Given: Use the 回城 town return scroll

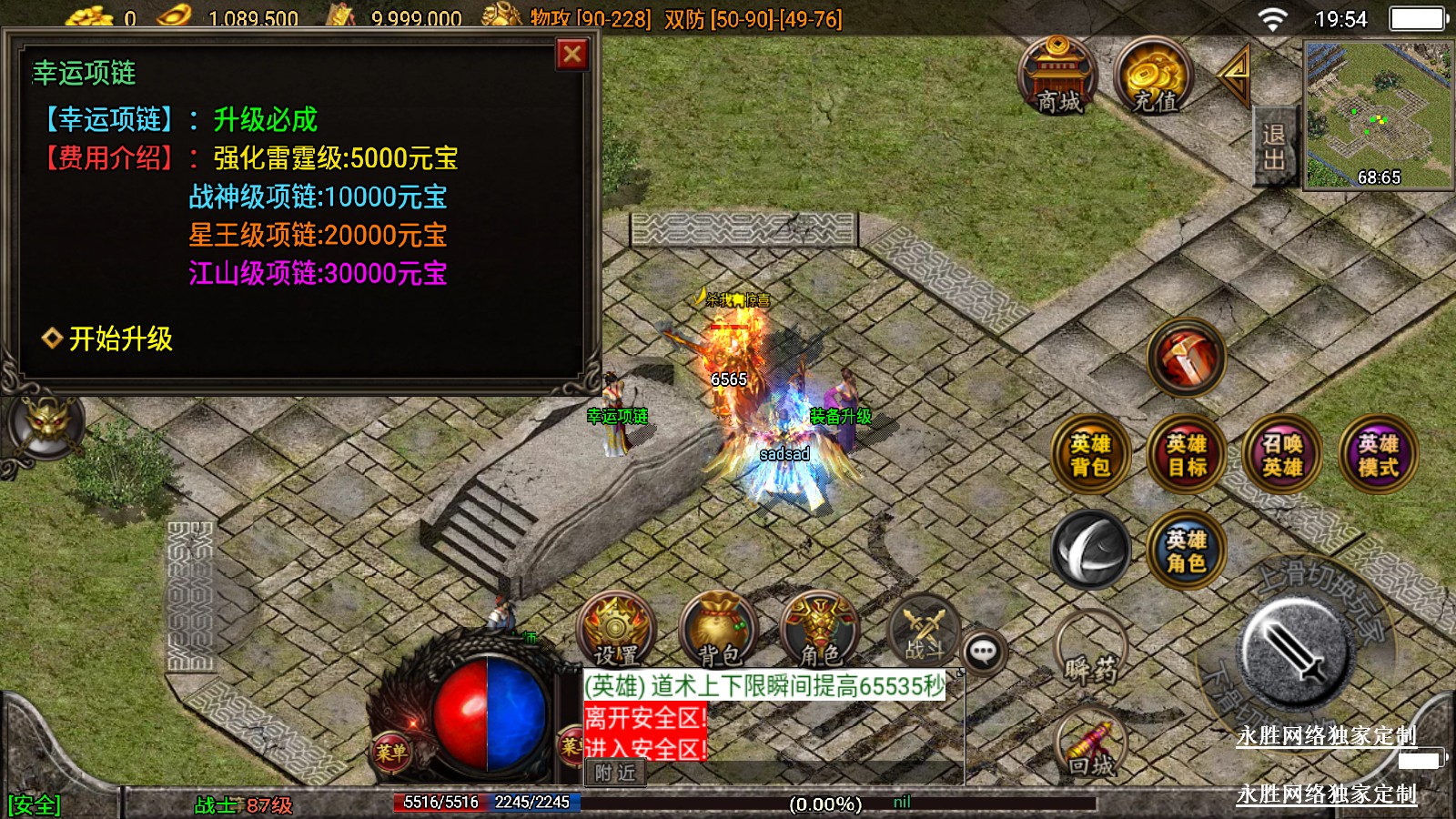Looking at the screenshot, I should tap(1091, 748).
